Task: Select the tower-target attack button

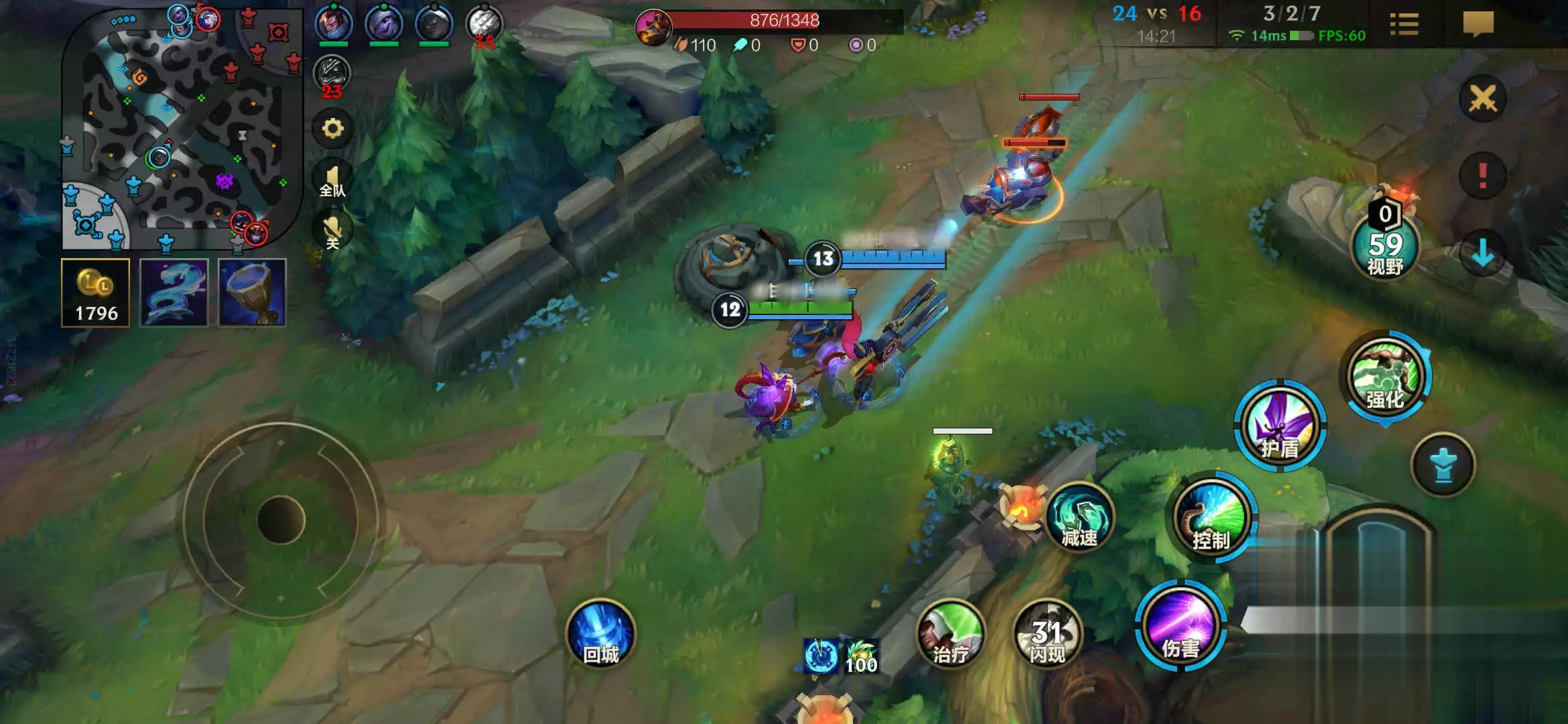Action: tap(1443, 465)
